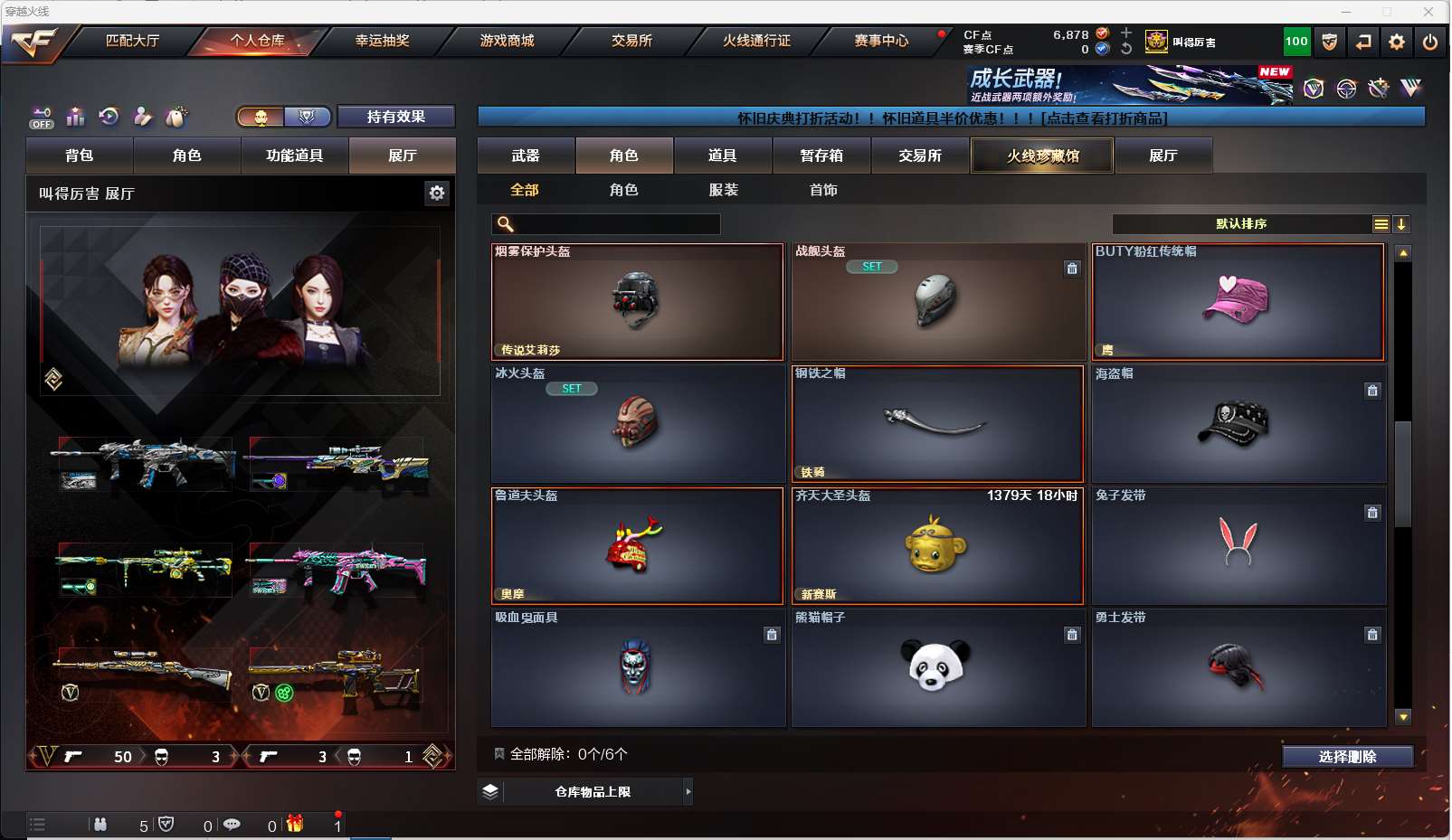The width and height of the screenshot is (1452, 840).
Task: Open the 赛事中心 menu entry
Action: 880,41
